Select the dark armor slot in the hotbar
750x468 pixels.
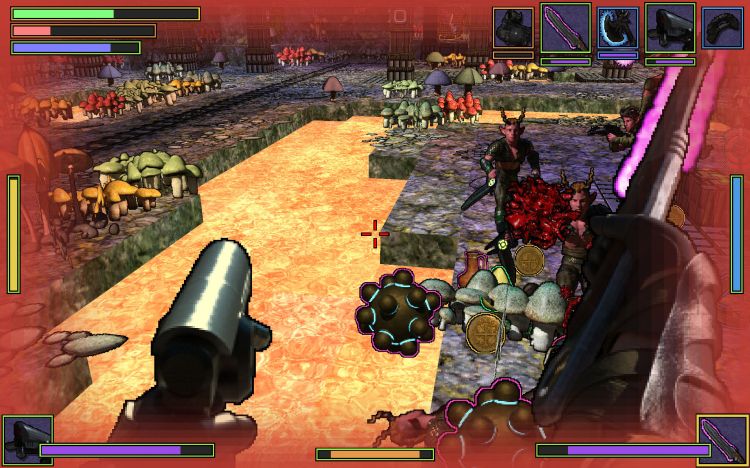[514, 28]
